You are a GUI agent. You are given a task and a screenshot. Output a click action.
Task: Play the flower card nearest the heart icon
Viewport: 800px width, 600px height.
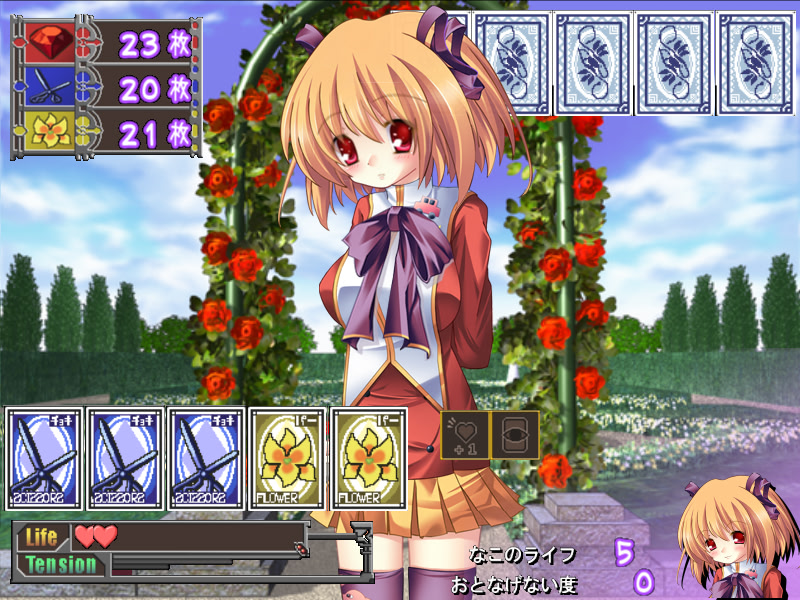[368, 459]
